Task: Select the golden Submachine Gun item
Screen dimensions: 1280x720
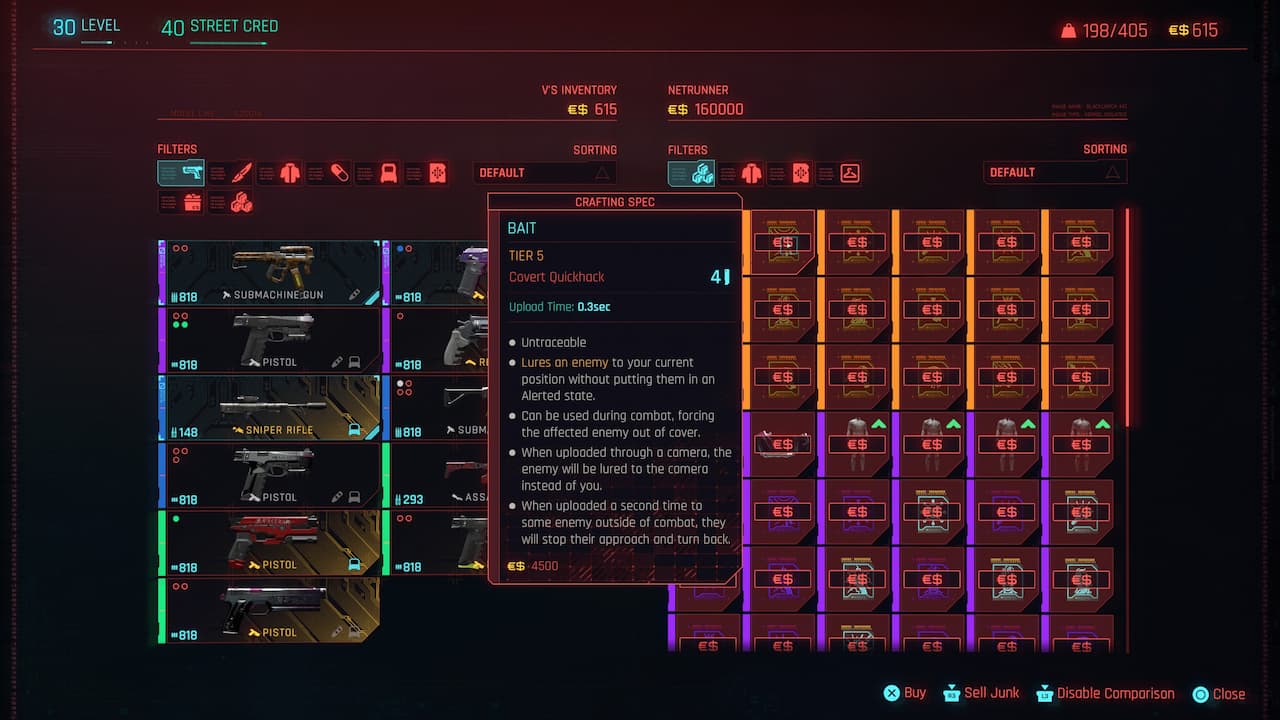Action: [x=268, y=270]
